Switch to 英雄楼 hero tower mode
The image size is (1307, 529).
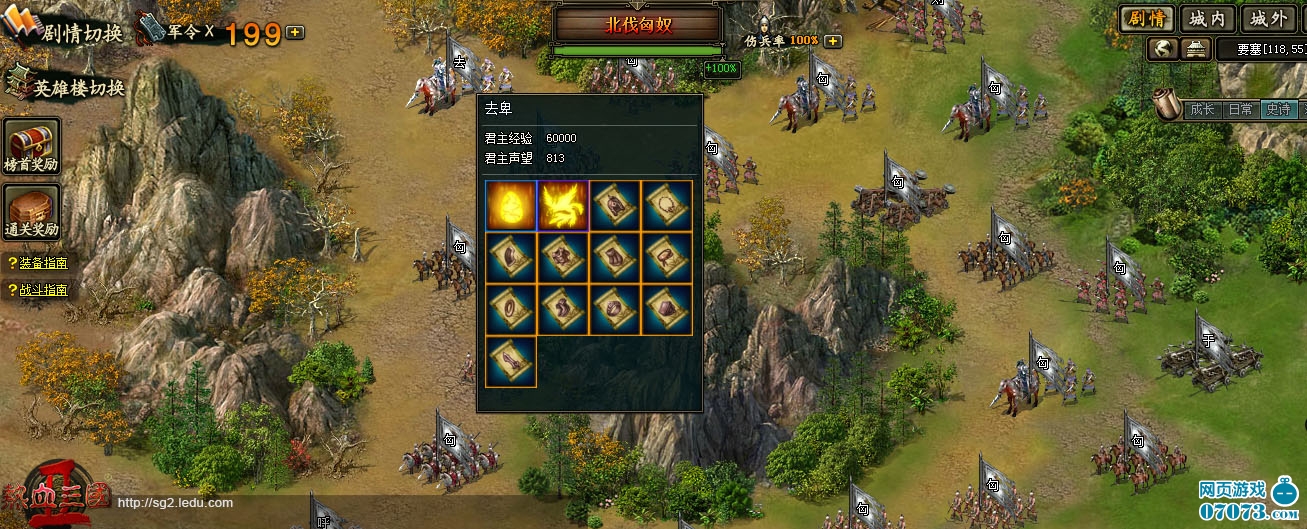[68, 87]
